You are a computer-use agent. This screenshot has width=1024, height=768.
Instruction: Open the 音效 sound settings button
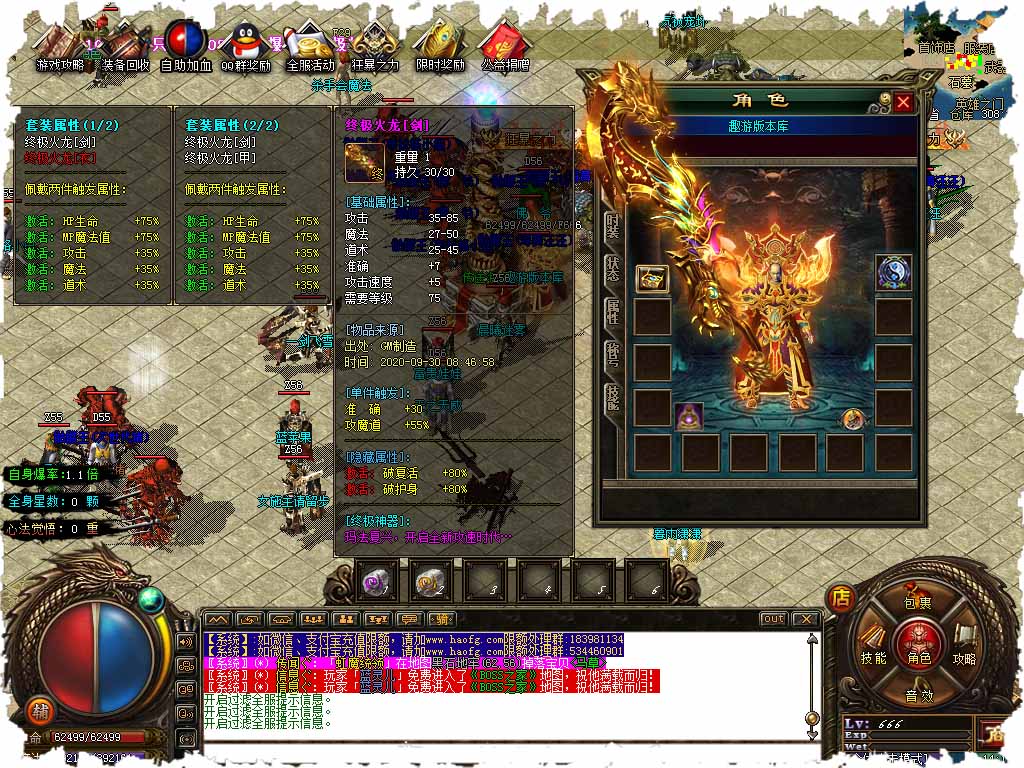point(918,695)
